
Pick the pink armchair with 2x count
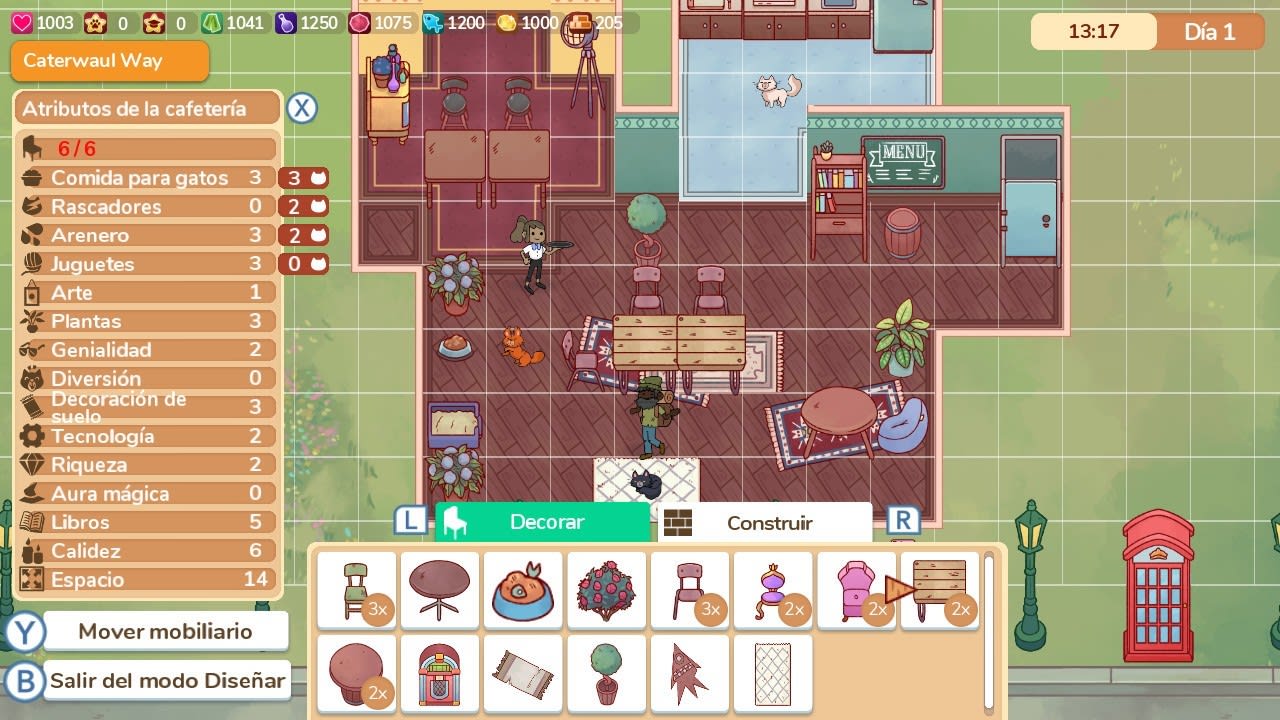pos(856,590)
